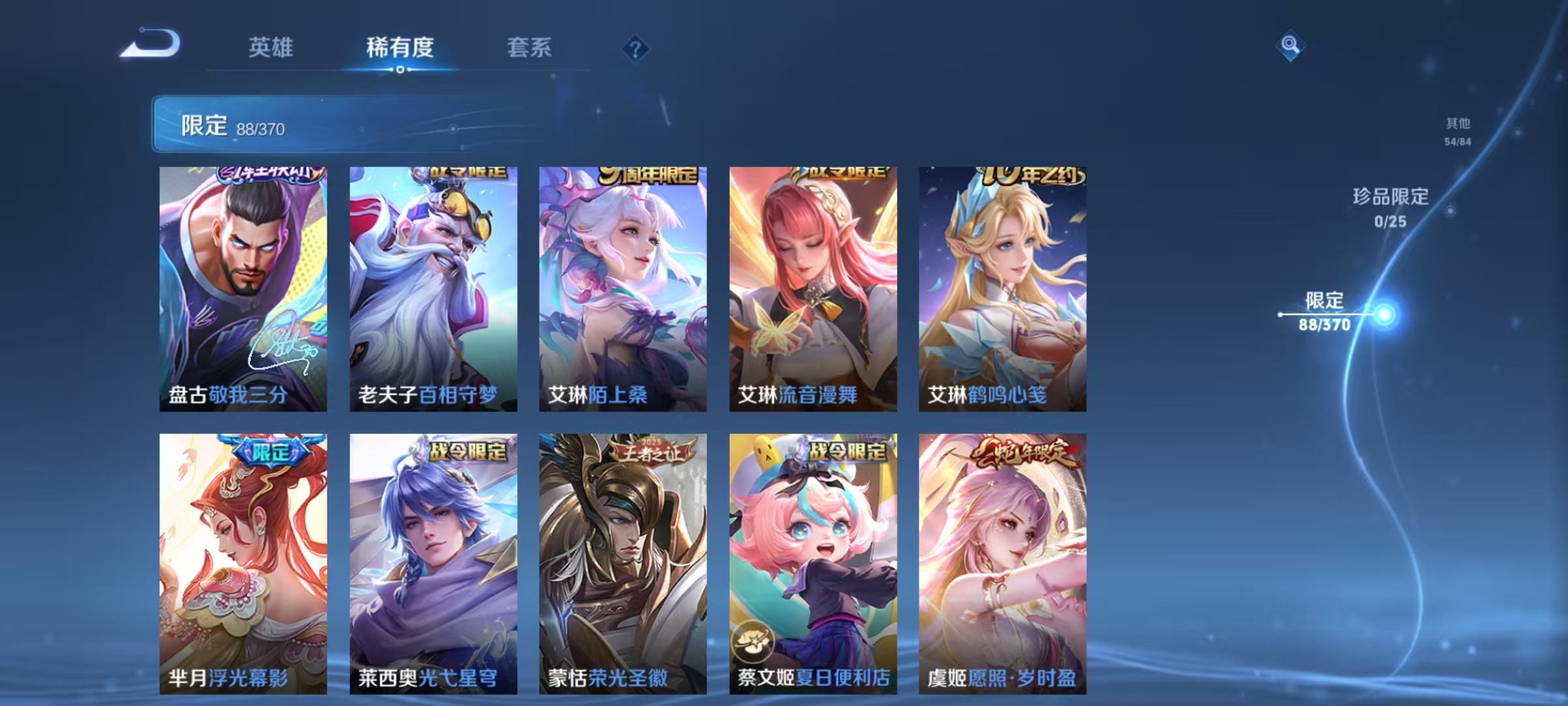Switch to the 套系 tab
Image resolution: width=1568 pixels, height=706 pixels.
529,48
